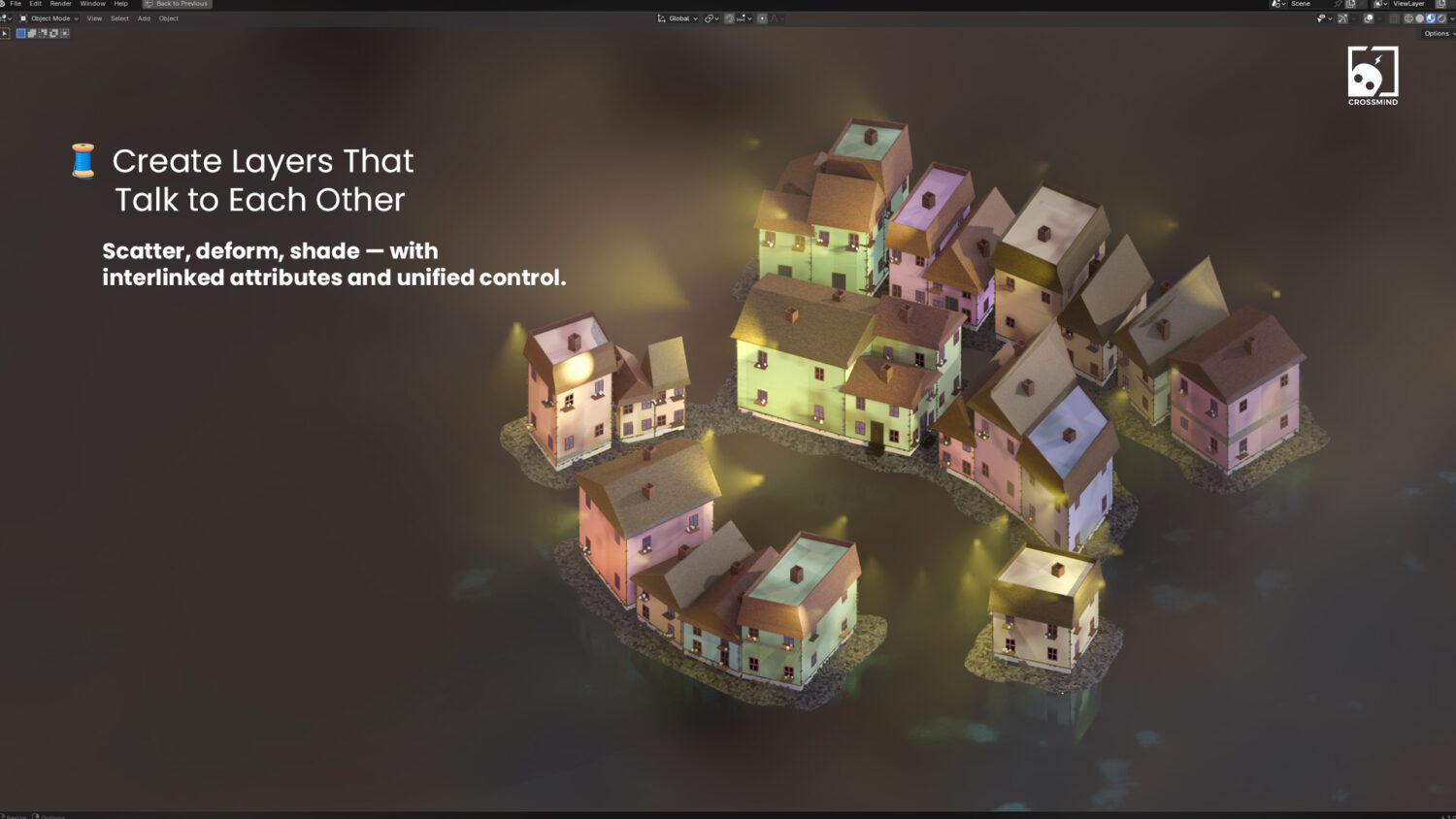Activate Material Preview shading mode
This screenshot has height=819, width=1456.
click(1431, 17)
